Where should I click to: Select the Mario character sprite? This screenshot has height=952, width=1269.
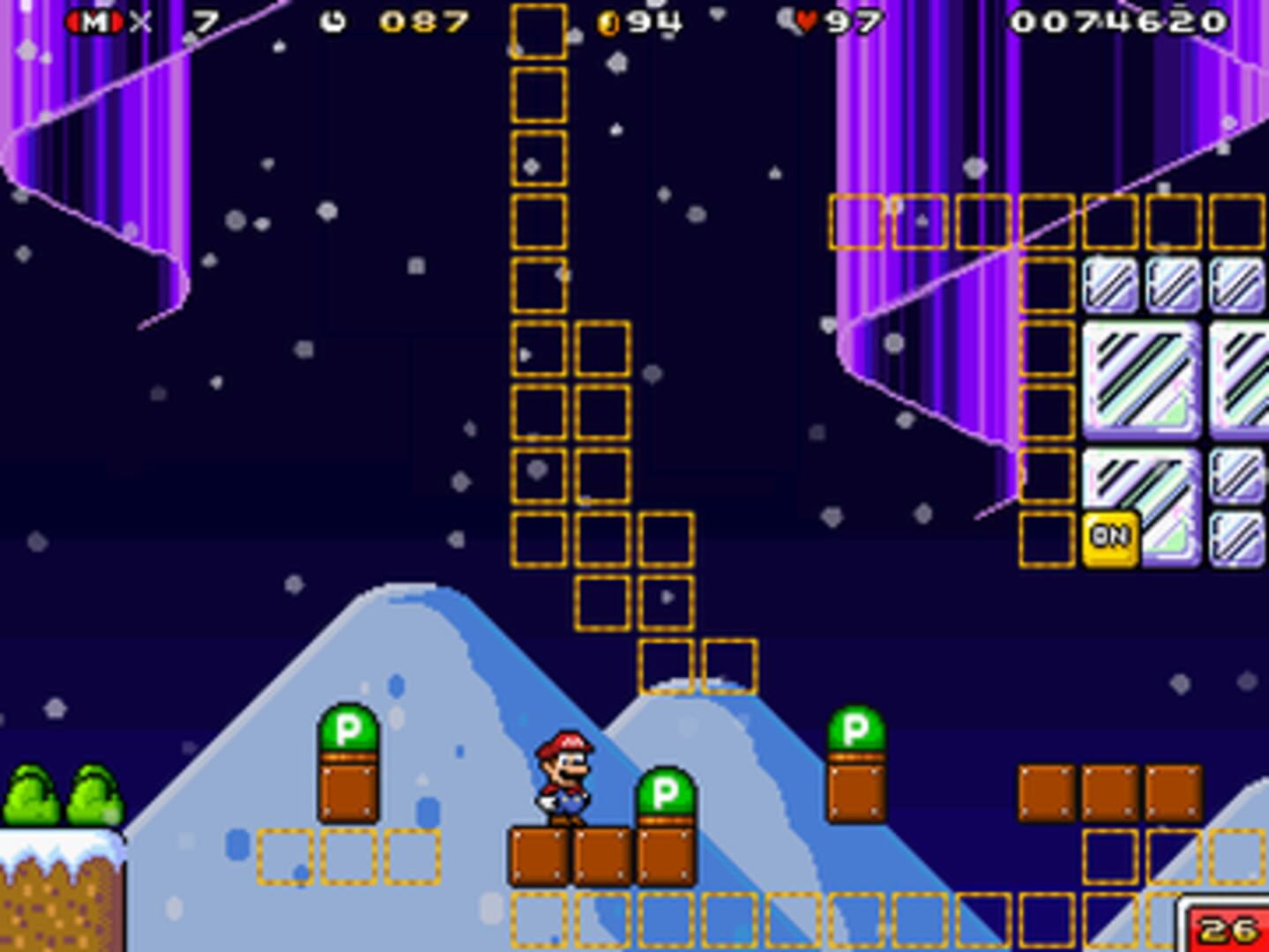click(x=565, y=780)
